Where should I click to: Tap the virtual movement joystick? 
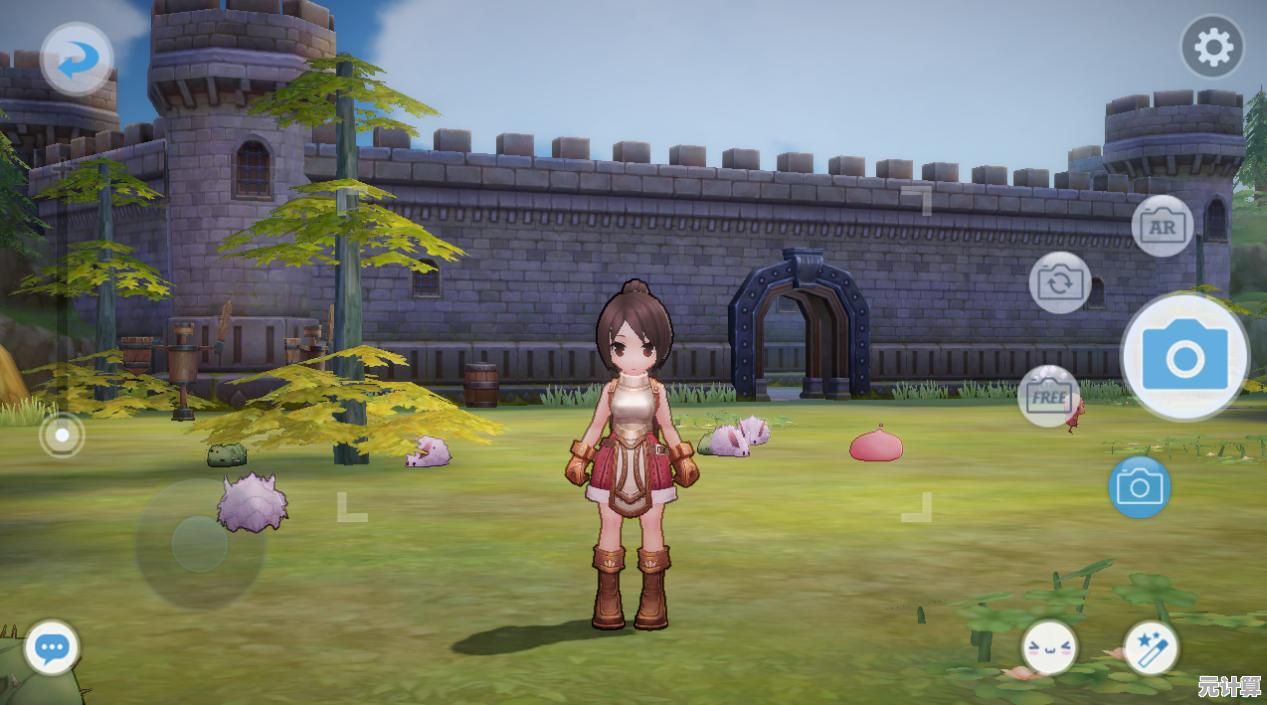click(x=200, y=544)
